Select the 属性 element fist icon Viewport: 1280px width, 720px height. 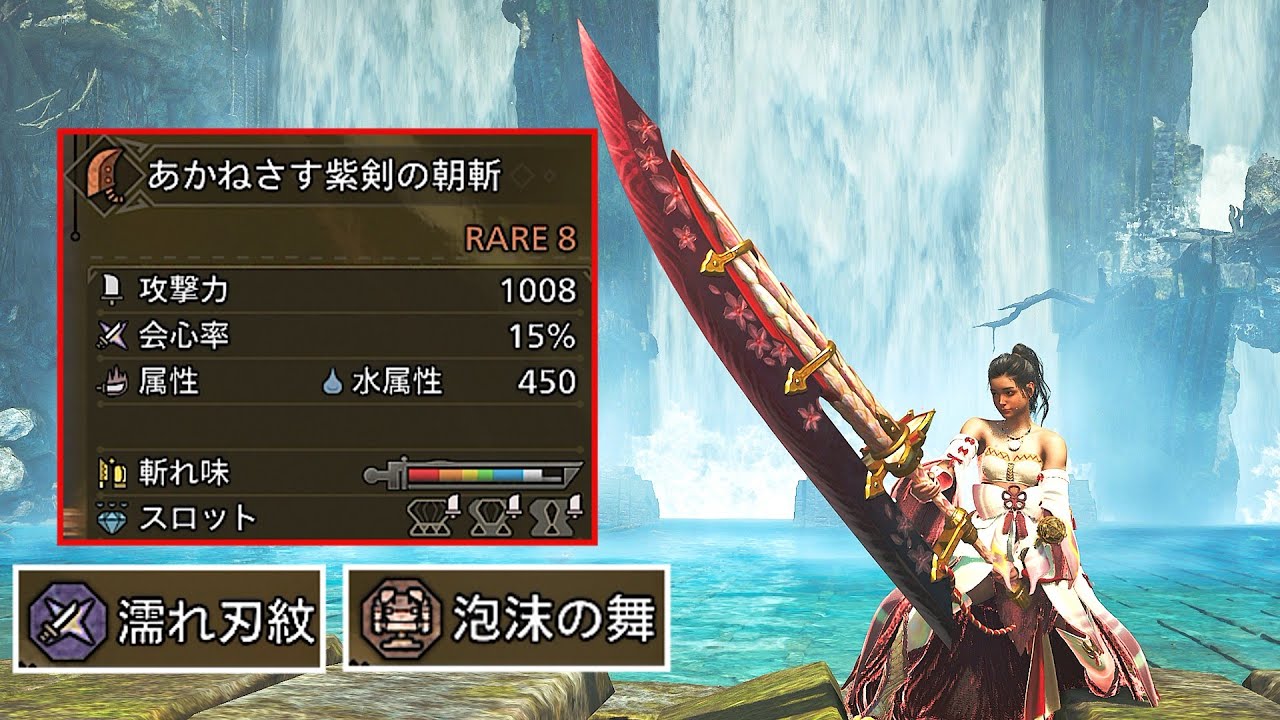(113, 378)
